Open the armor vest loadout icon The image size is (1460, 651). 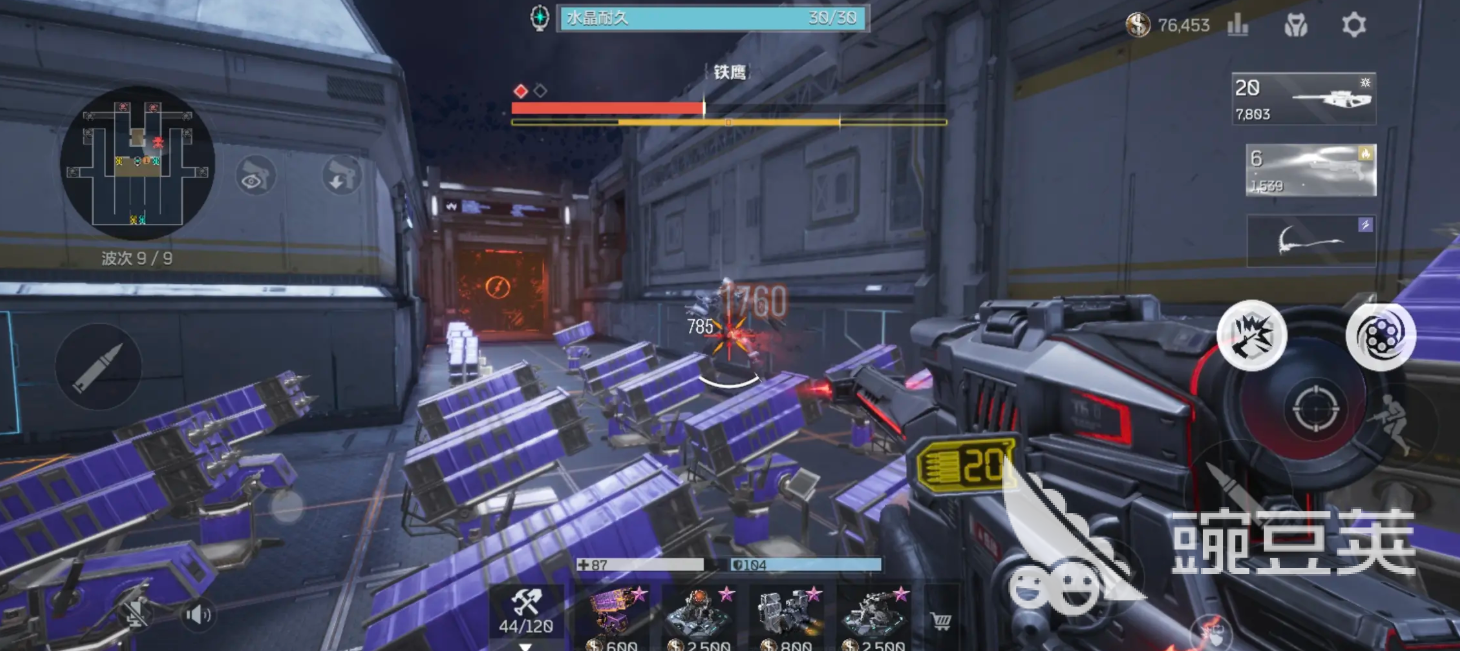click(1296, 25)
